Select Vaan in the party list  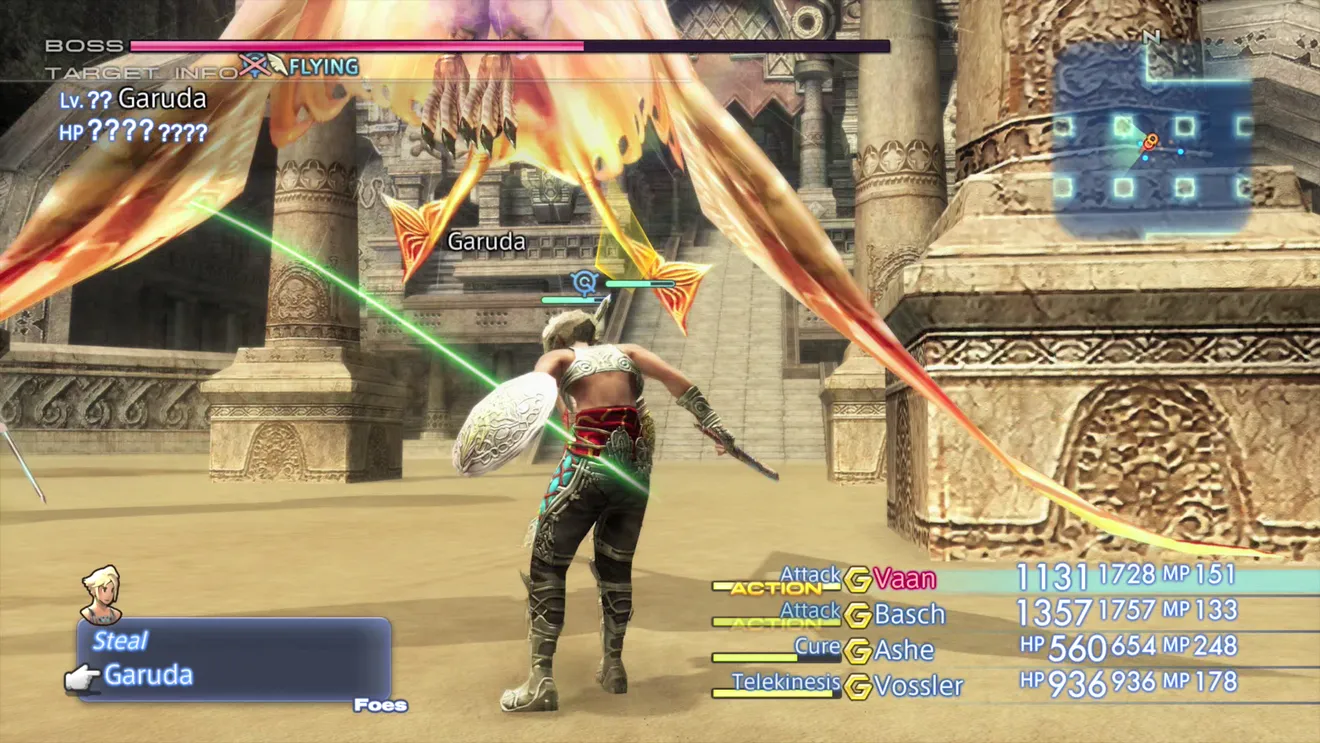904,579
